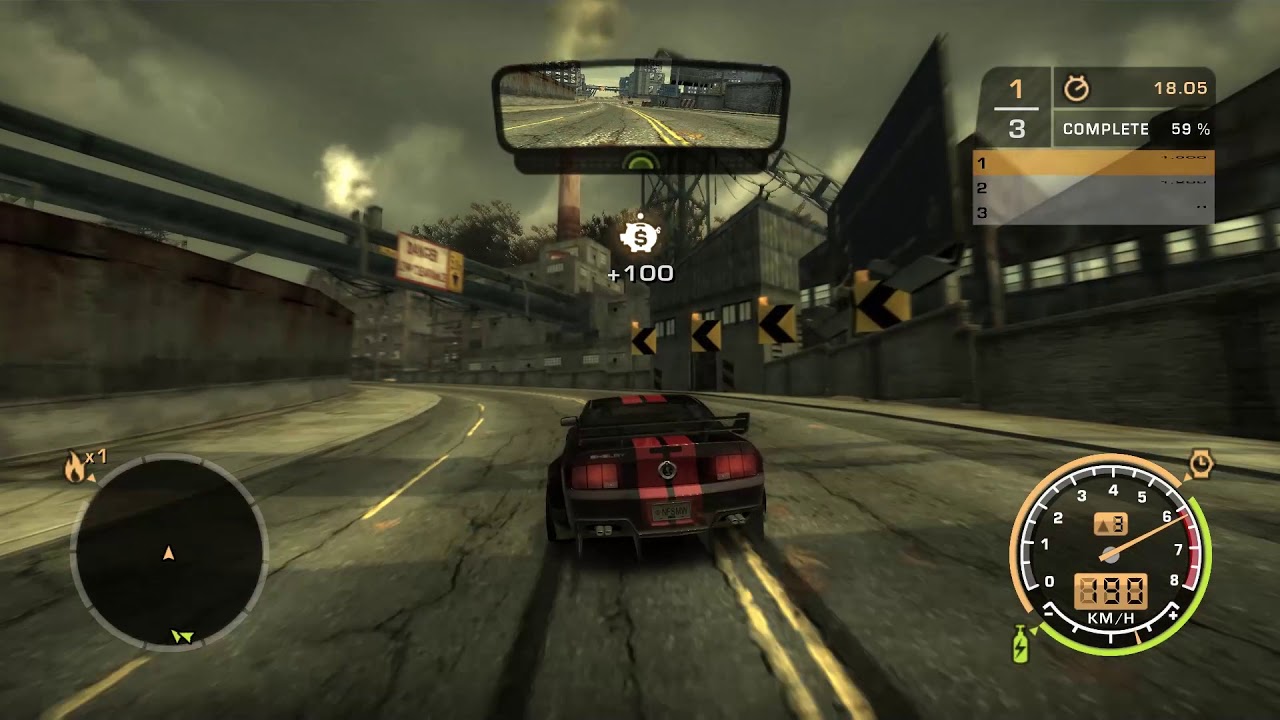Click the lap timer stopwatch icon
Viewport: 1280px width, 720px height.
click(1076, 89)
